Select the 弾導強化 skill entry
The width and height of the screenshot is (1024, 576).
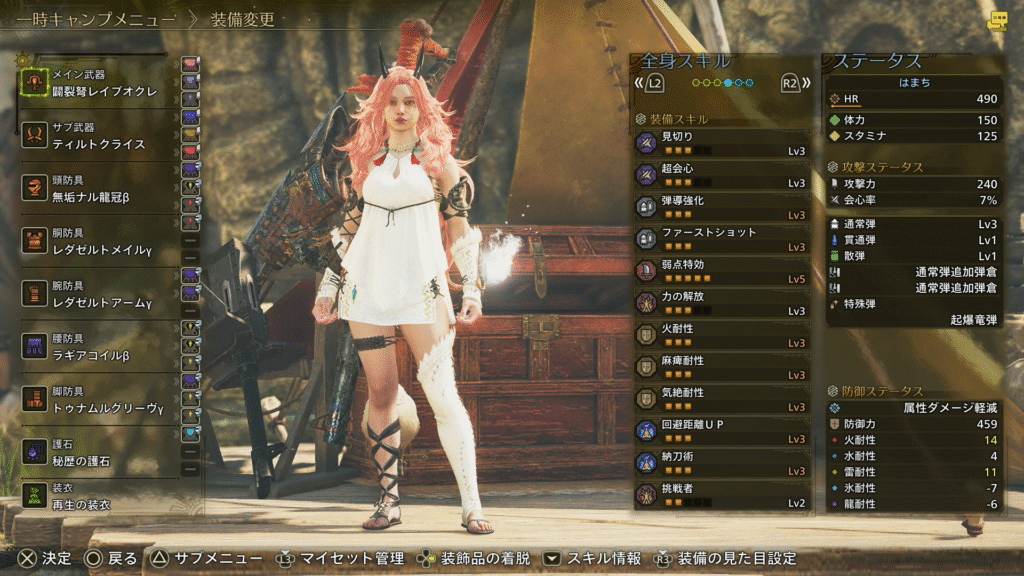coord(722,207)
